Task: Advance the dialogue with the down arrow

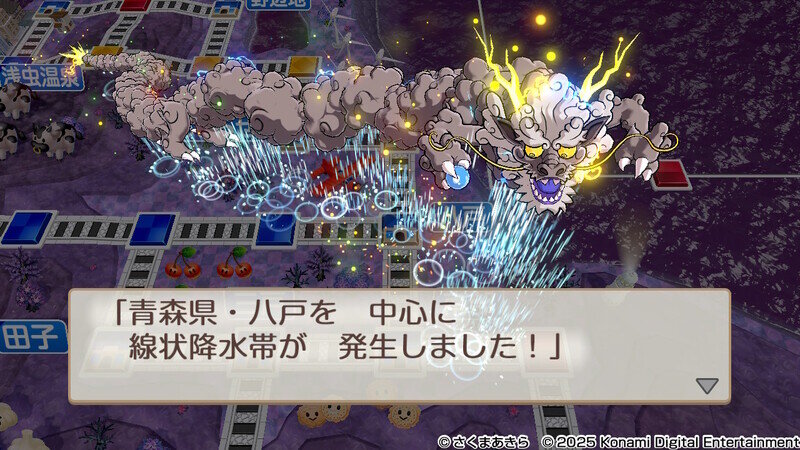Action: [707, 385]
